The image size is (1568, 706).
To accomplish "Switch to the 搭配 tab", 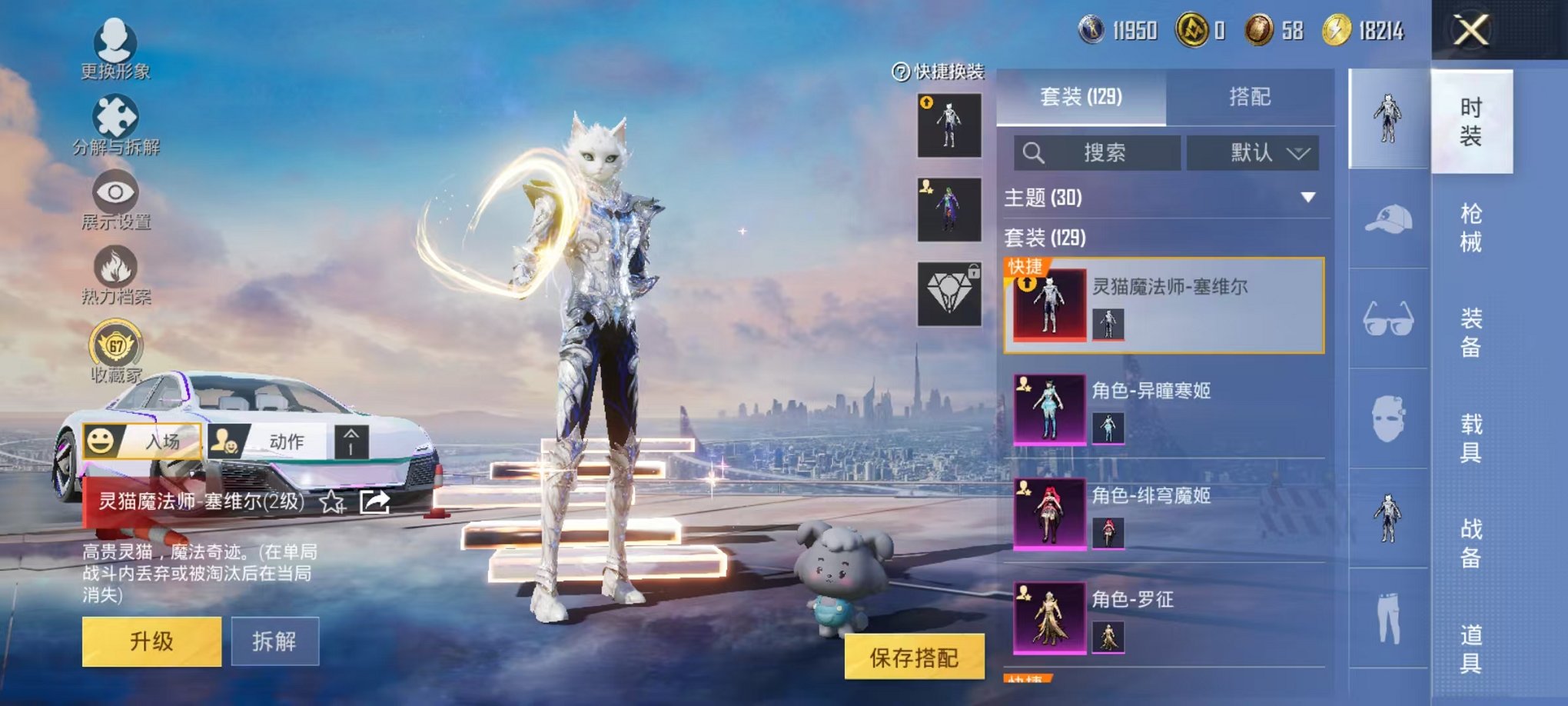I will pos(1249,97).
